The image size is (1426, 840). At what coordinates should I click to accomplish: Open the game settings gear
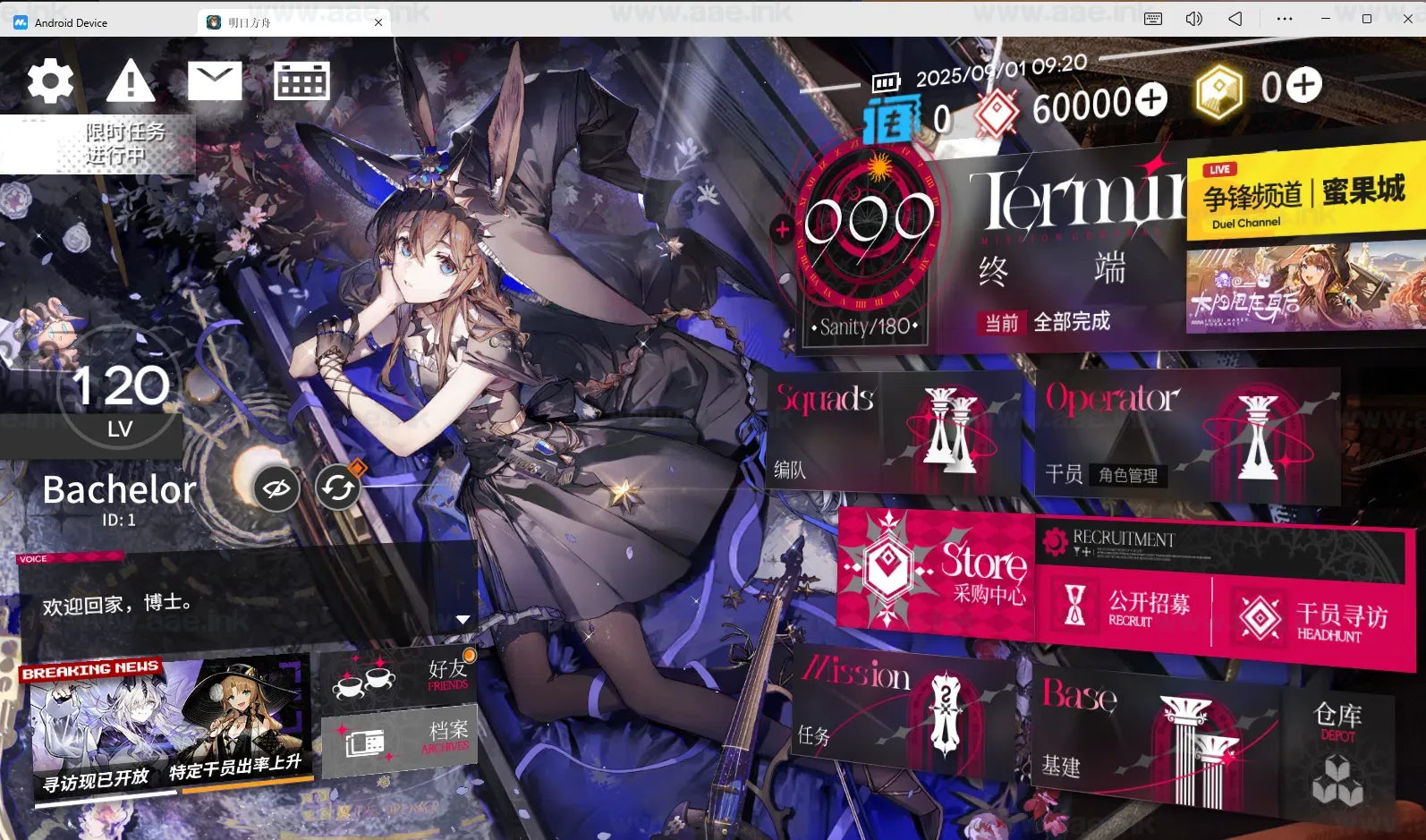(x=49, y=80)
